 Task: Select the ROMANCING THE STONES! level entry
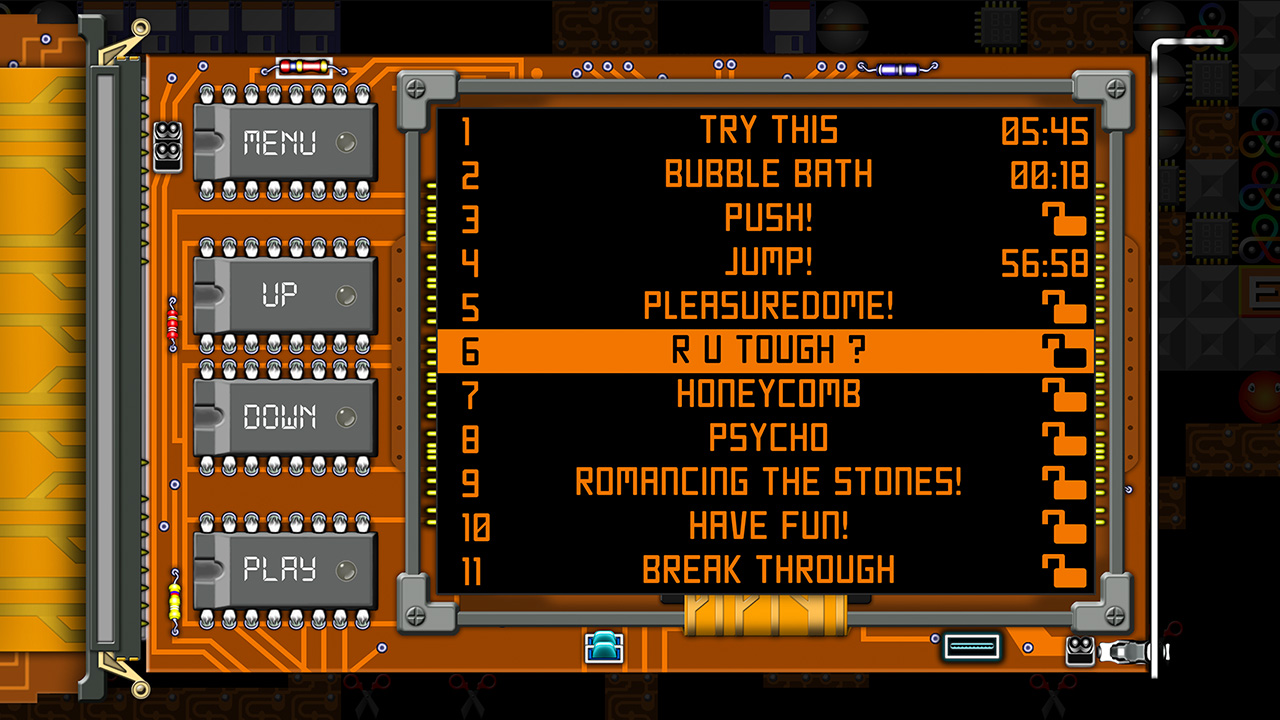770,480
